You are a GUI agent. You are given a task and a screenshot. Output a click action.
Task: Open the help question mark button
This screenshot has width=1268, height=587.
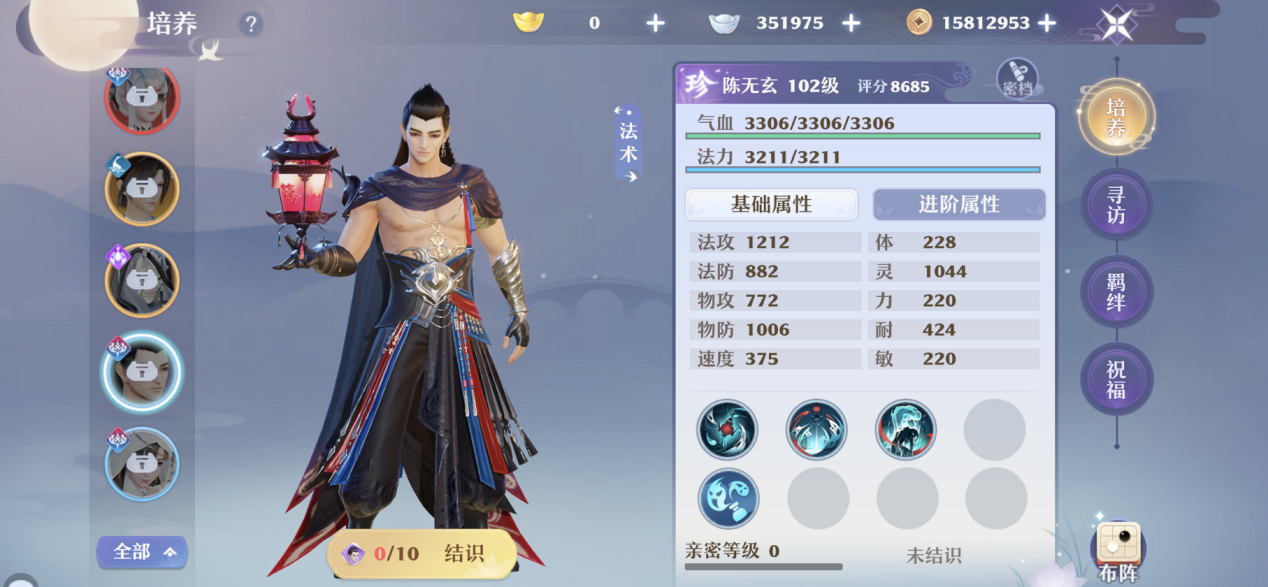point(251,24)
